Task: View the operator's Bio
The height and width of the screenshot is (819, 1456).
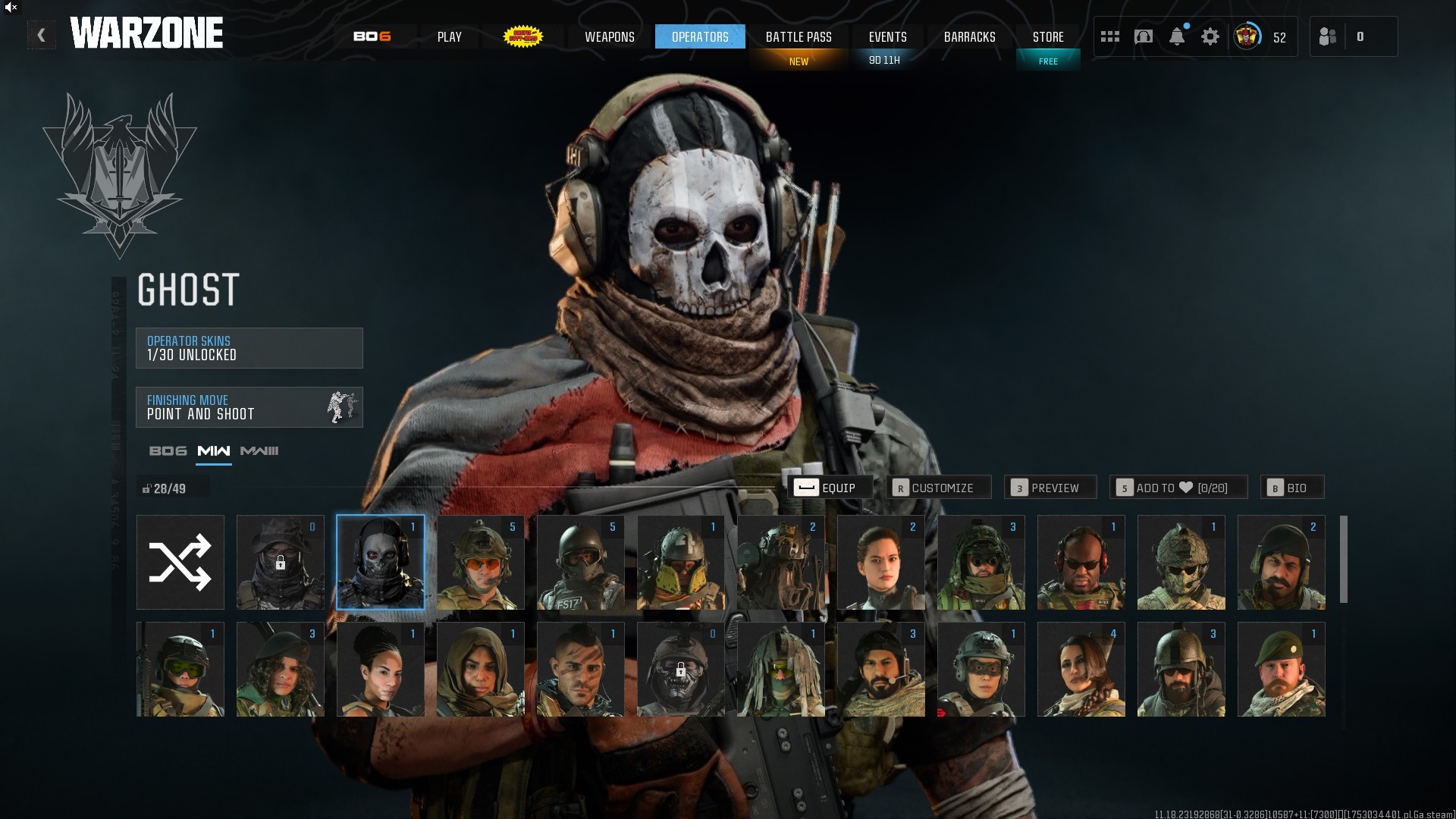Action: (1292, 488)
